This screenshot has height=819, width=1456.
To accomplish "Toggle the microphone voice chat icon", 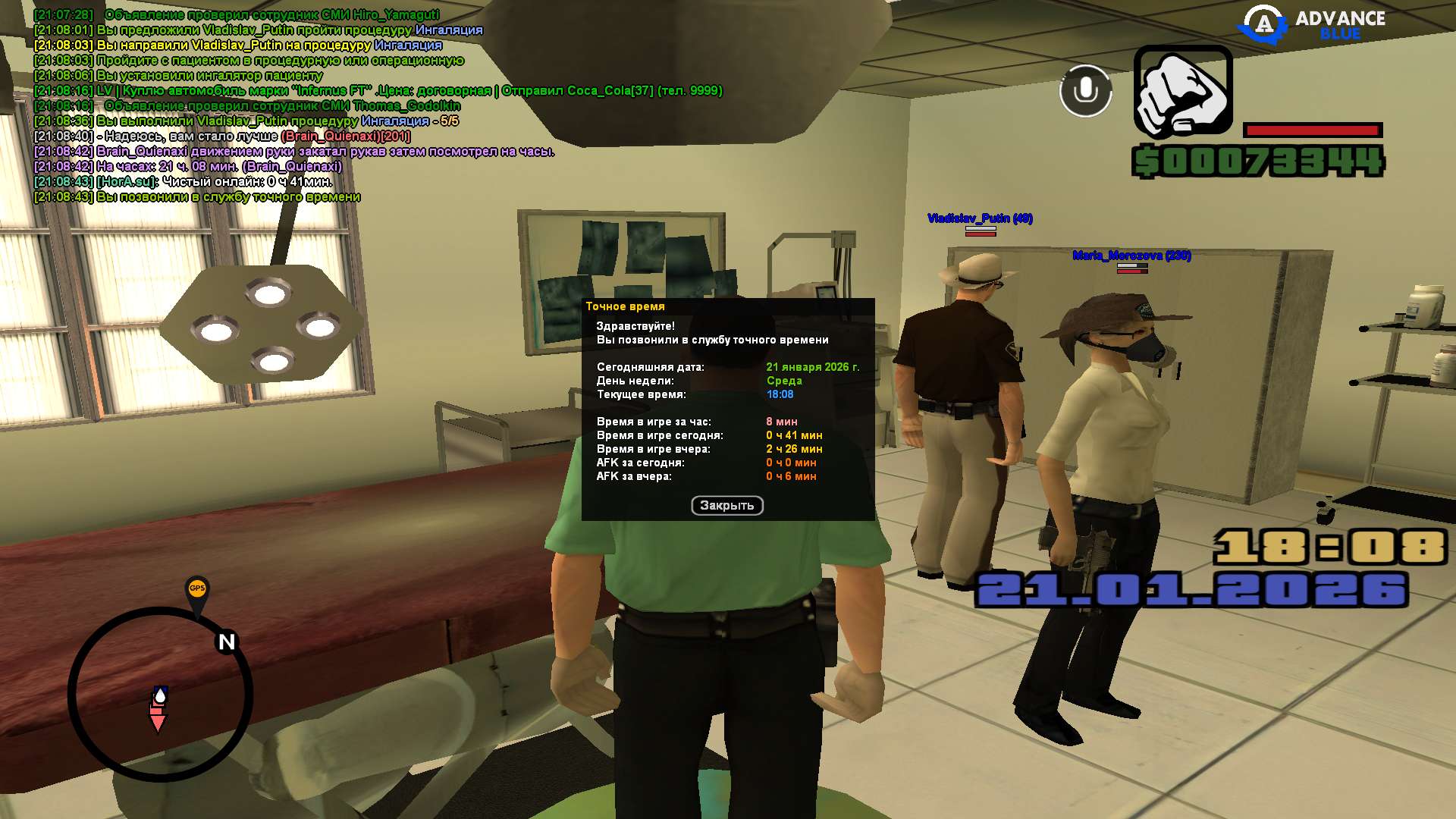I will click(x=1085, y=91).
